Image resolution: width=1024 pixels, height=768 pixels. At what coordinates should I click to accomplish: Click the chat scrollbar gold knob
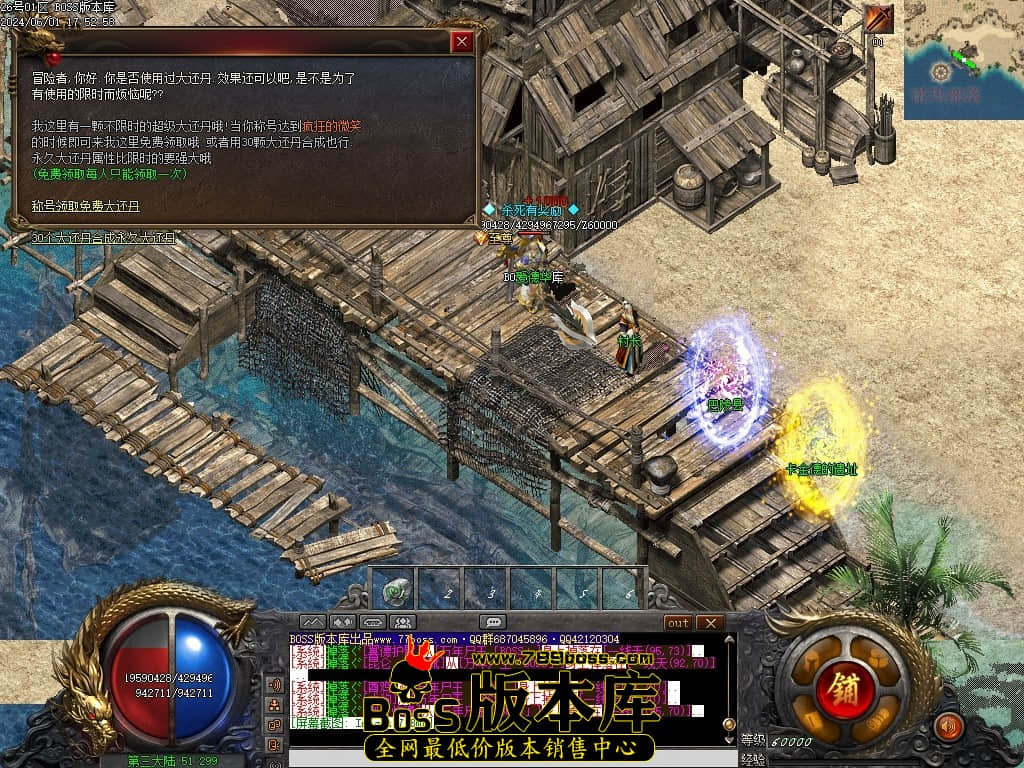coord(729,723)
